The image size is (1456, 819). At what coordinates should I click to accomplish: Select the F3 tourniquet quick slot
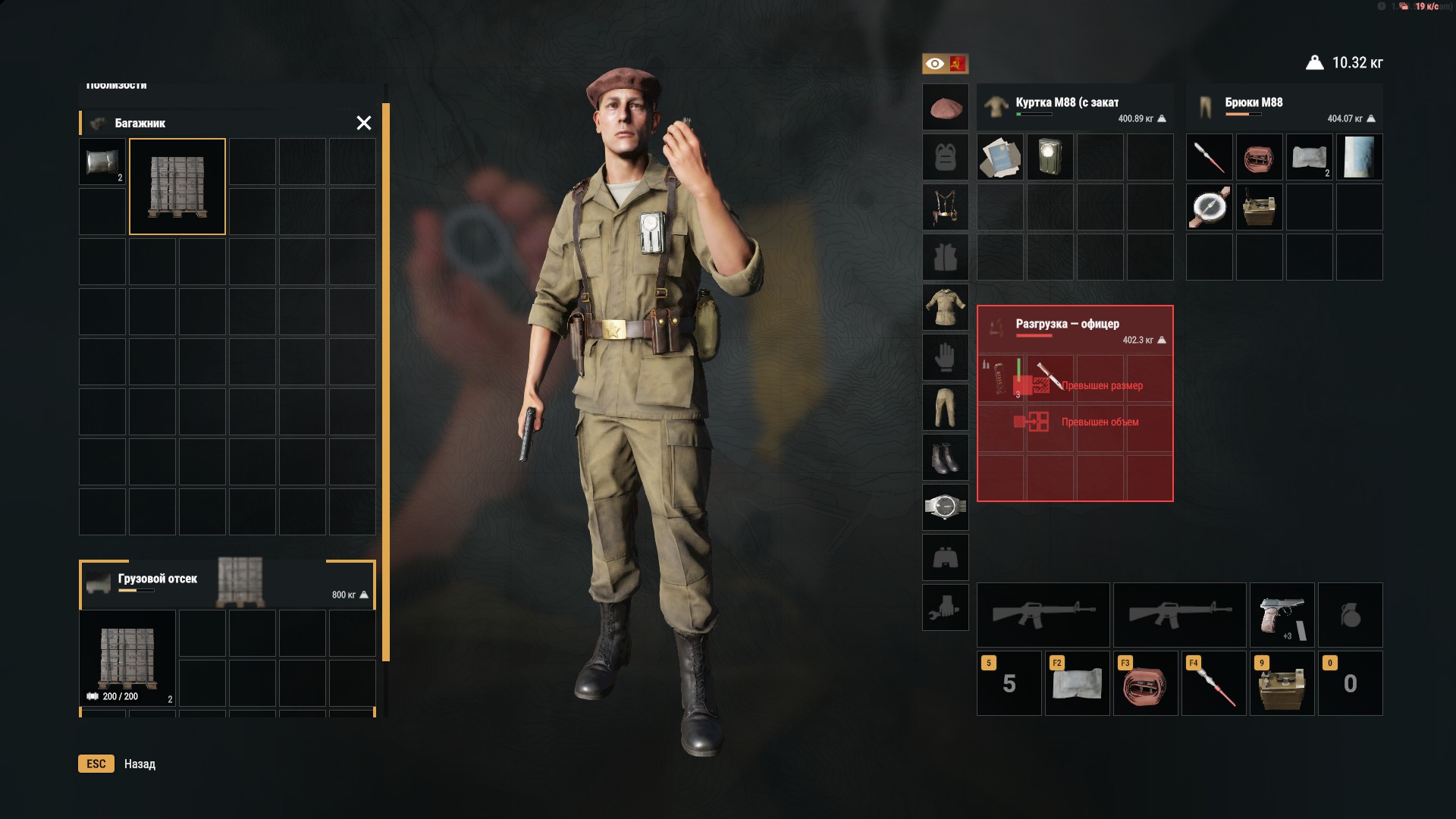1145,683
